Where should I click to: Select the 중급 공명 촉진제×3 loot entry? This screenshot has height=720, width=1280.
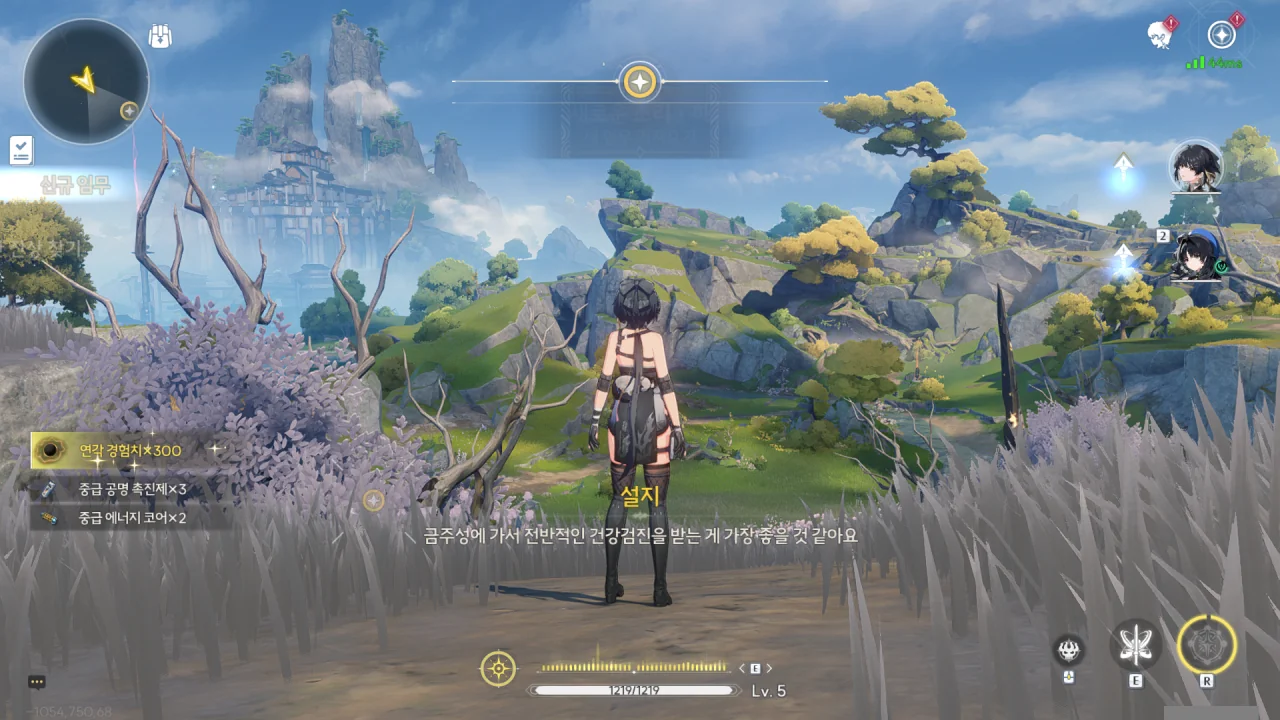point(125,489)
